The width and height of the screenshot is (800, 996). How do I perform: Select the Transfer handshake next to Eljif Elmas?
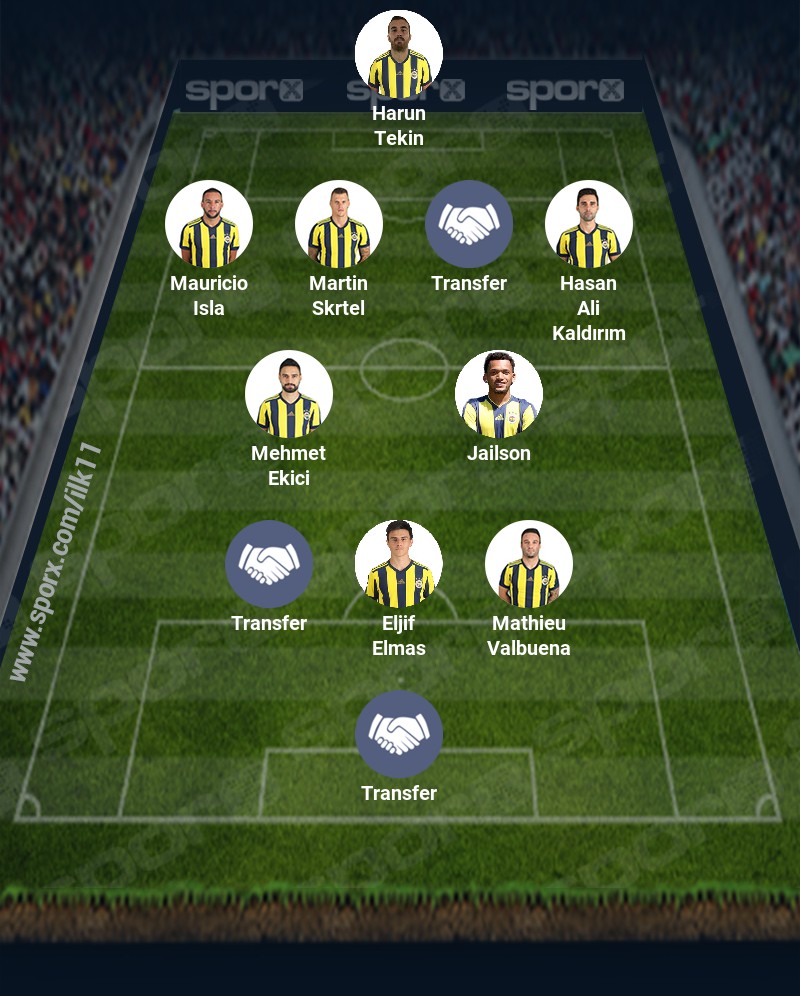269,564
